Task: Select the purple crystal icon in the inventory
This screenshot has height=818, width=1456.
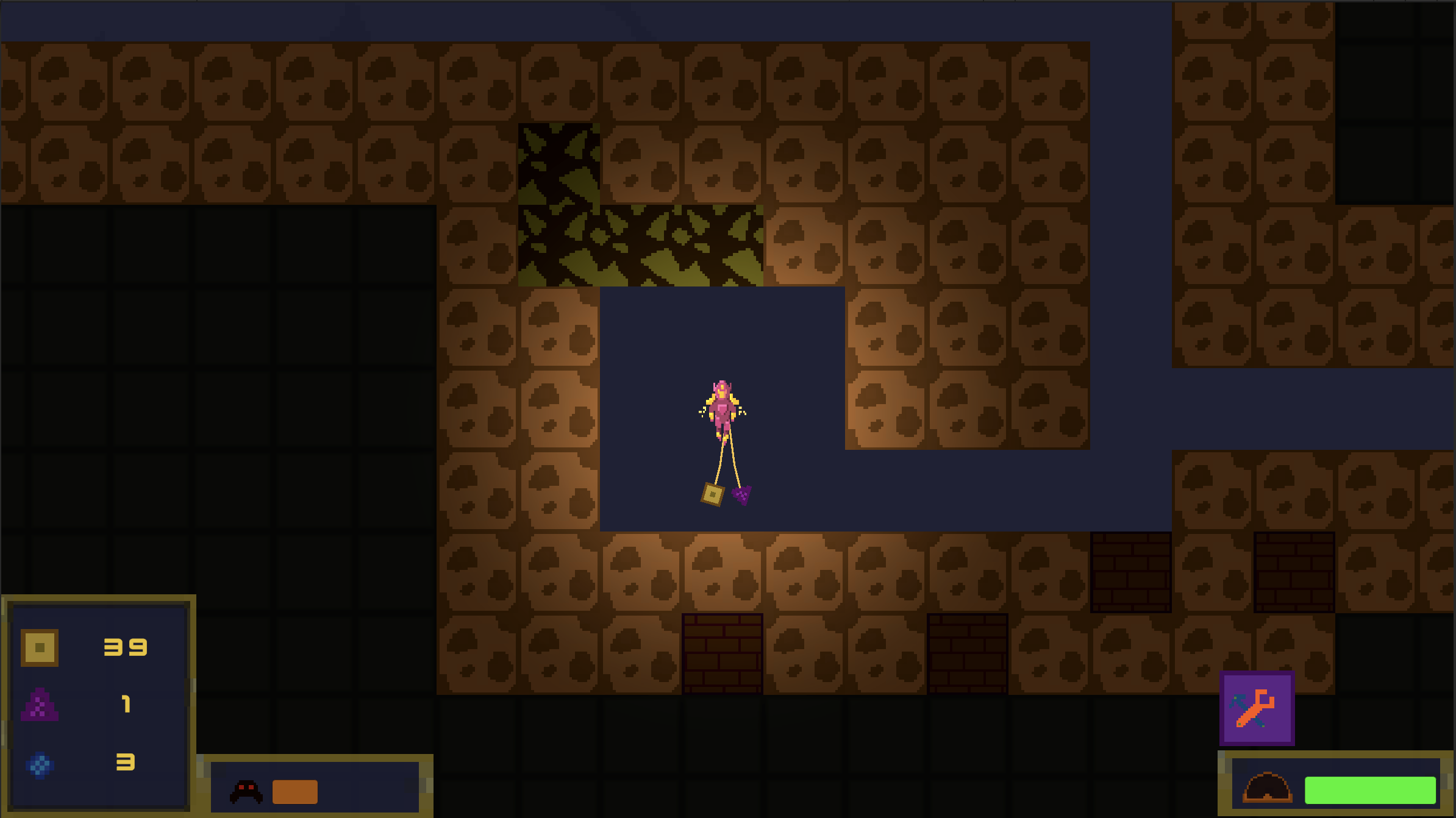Action: pyautogui.click(x=40, y=704)
